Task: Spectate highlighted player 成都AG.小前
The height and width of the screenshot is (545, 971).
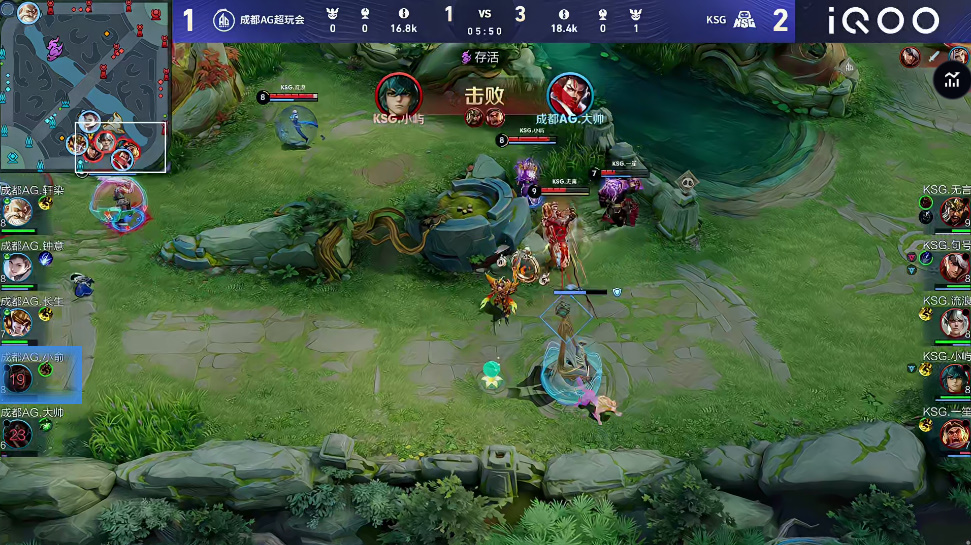Action: (19, 377)
